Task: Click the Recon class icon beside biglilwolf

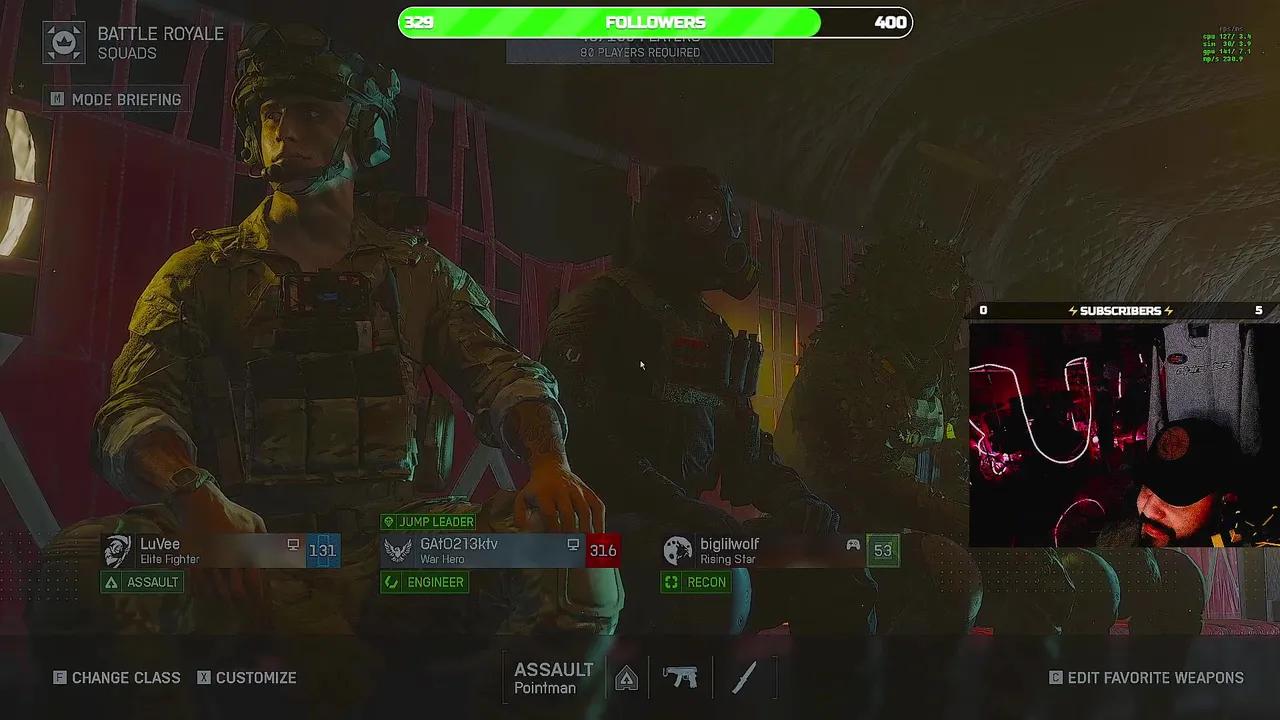Action: [x=671, y=582]
